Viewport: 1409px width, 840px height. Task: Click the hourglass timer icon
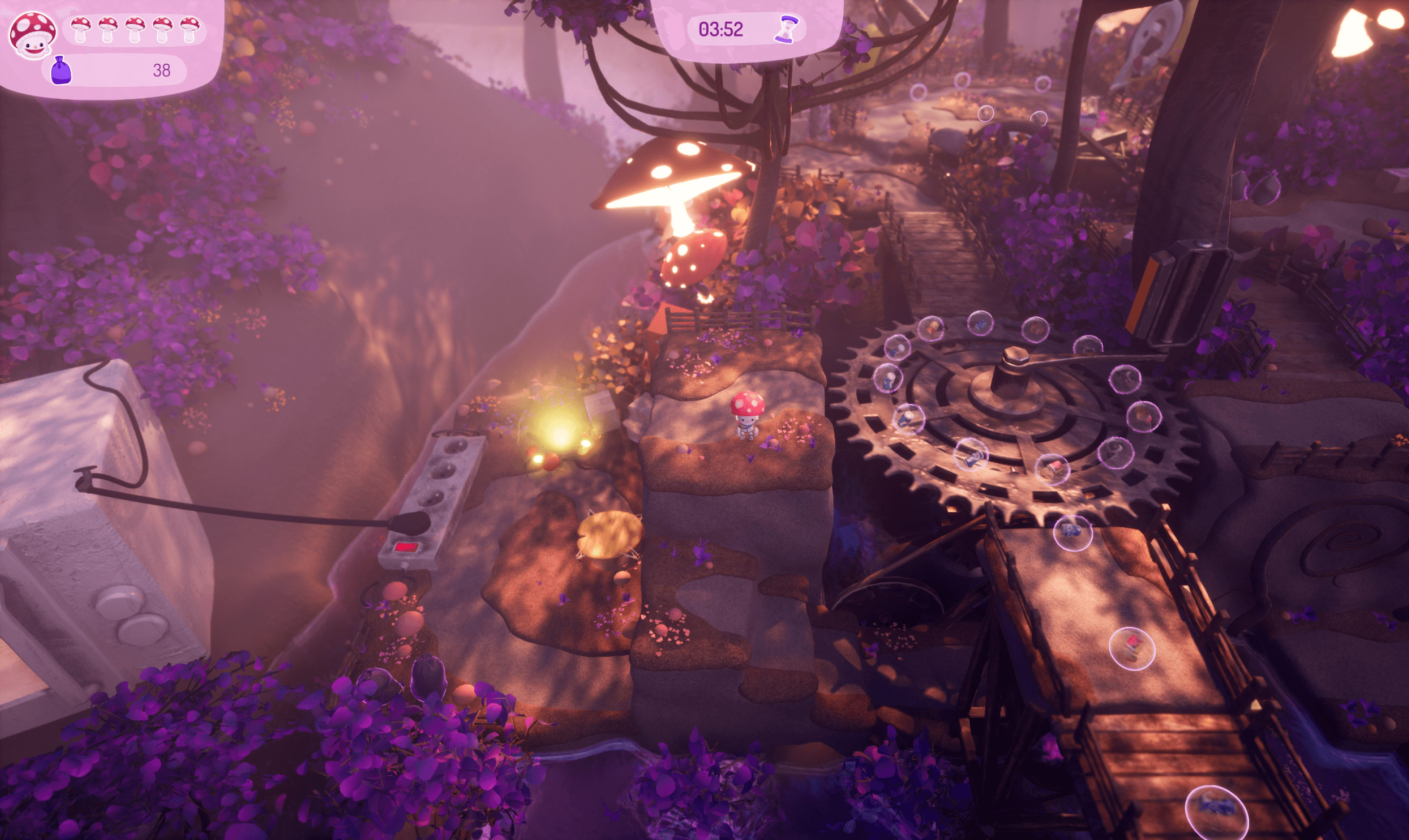(x=786, y=29)
